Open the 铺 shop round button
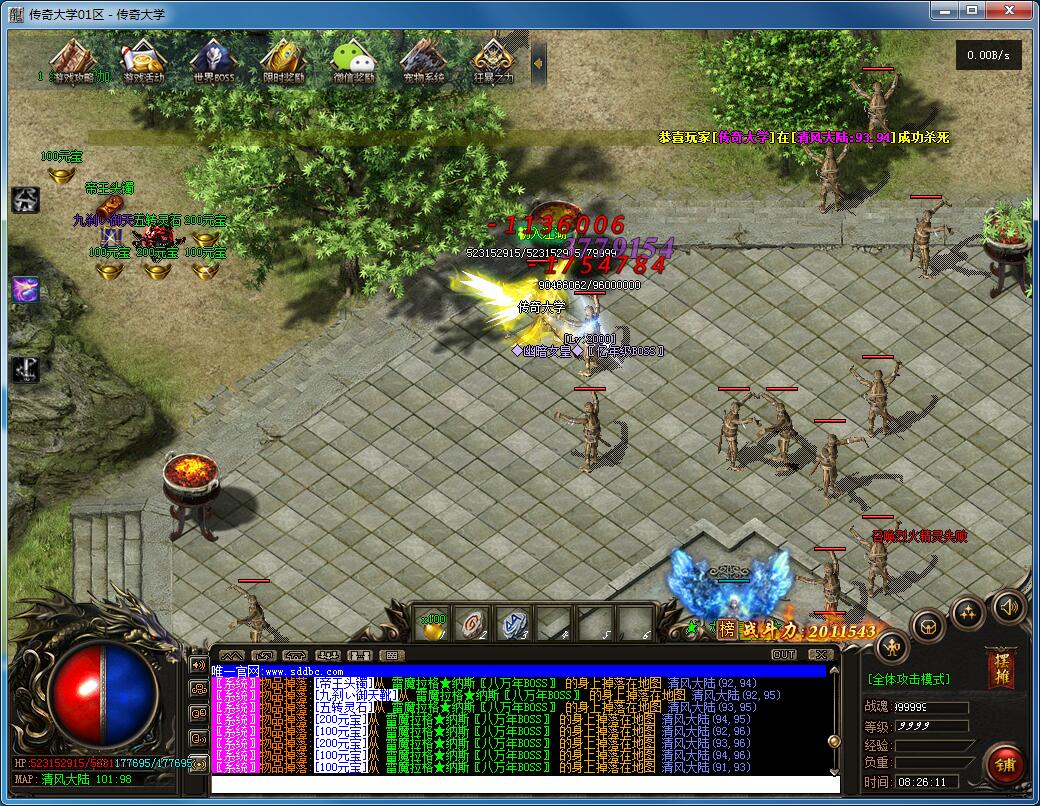This screenshot has width=1040, height=806. [1004, 764]
